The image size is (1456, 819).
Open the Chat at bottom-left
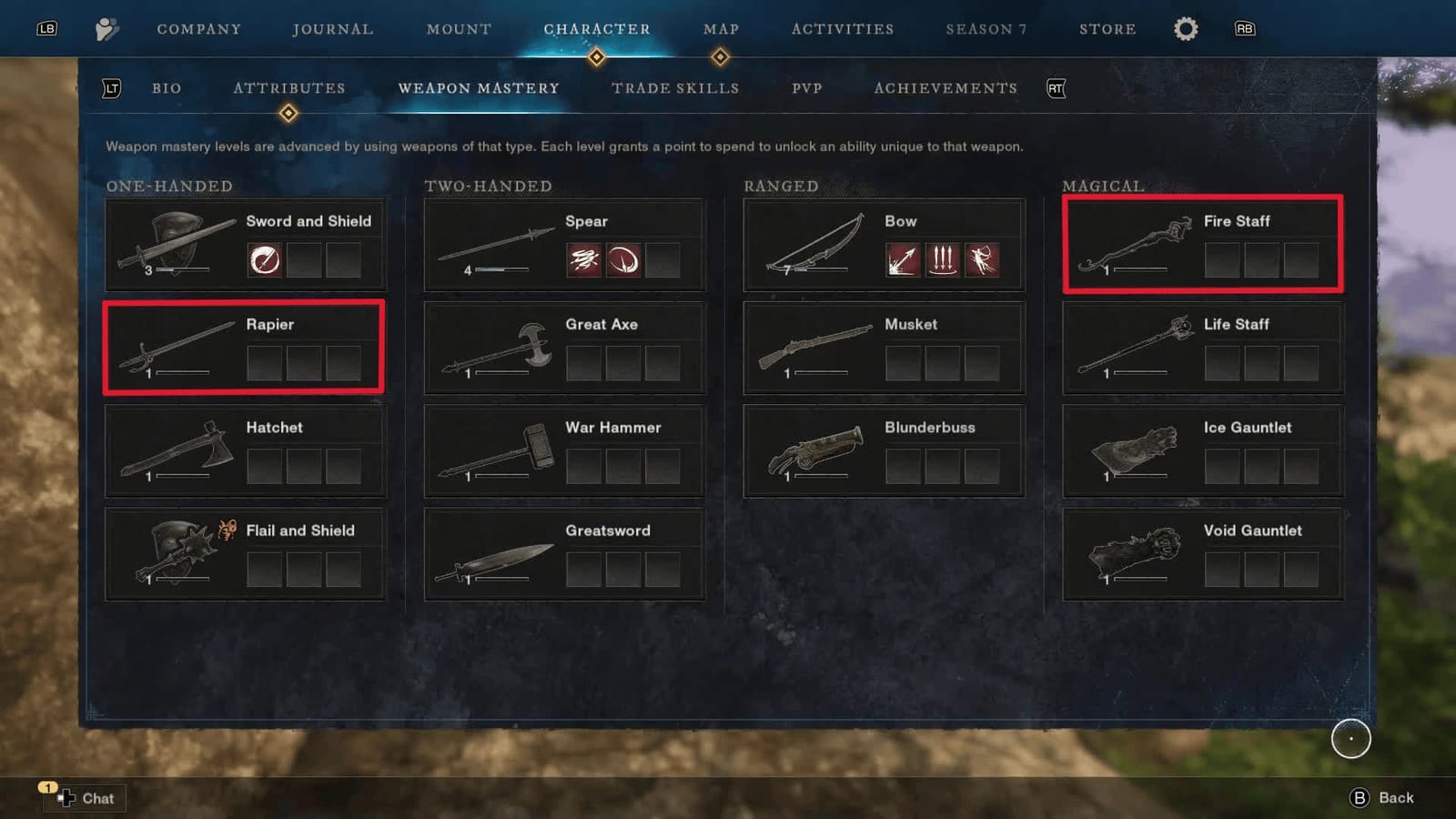coord(85,798)
